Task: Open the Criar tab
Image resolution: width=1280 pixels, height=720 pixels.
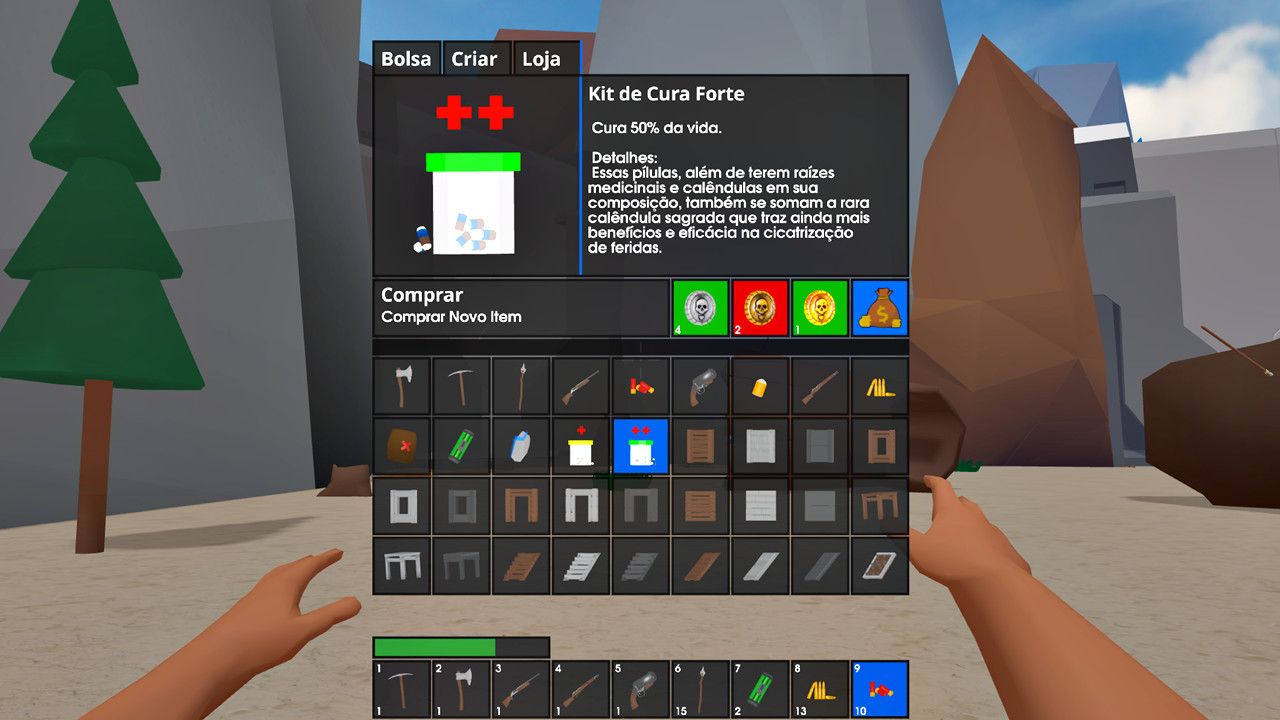Action: (476, 58)
